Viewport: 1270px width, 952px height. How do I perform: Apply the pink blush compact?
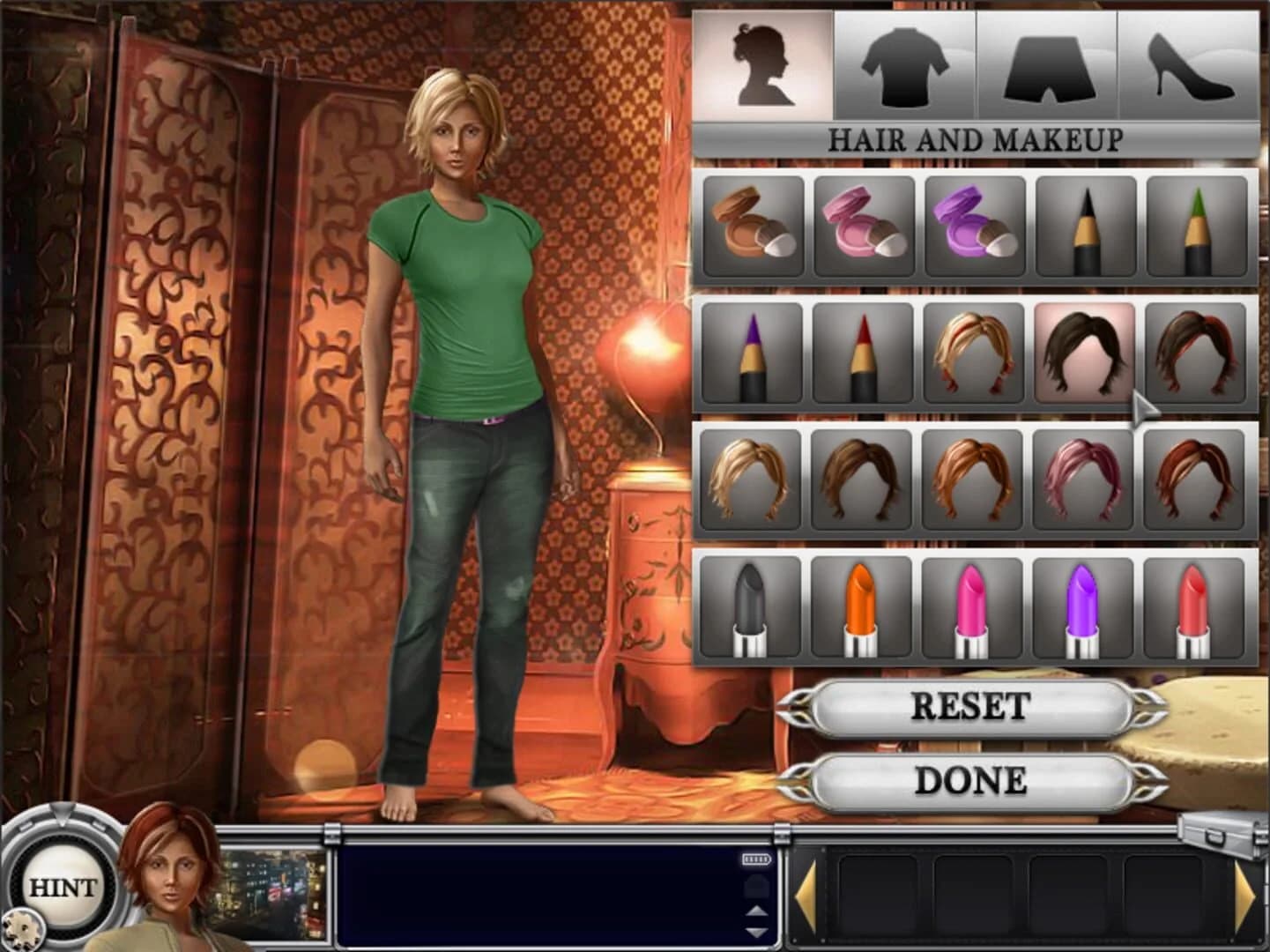click(x=865, y=226)
